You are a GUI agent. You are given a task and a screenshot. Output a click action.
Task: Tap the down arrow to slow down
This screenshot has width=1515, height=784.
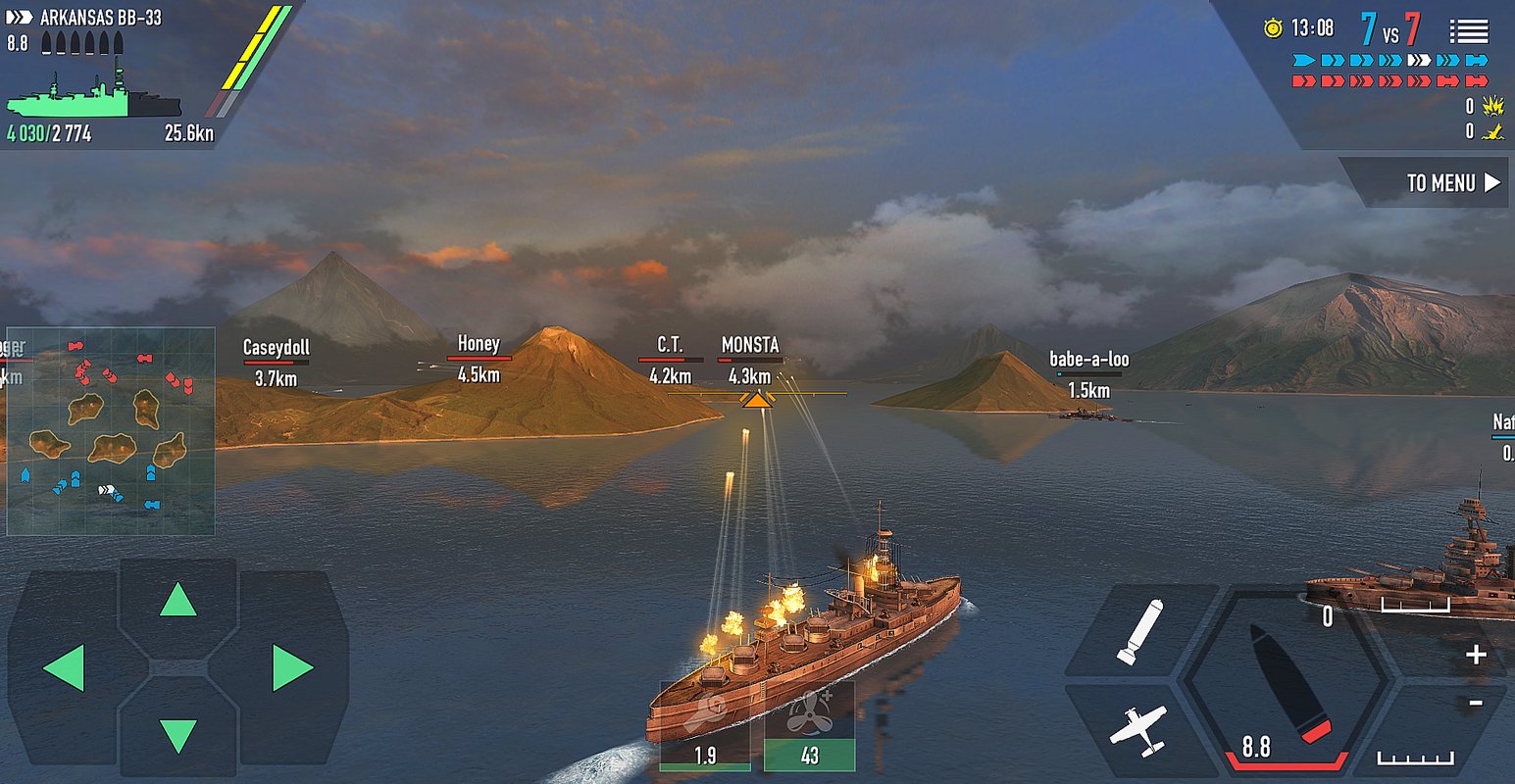(177, 735)
